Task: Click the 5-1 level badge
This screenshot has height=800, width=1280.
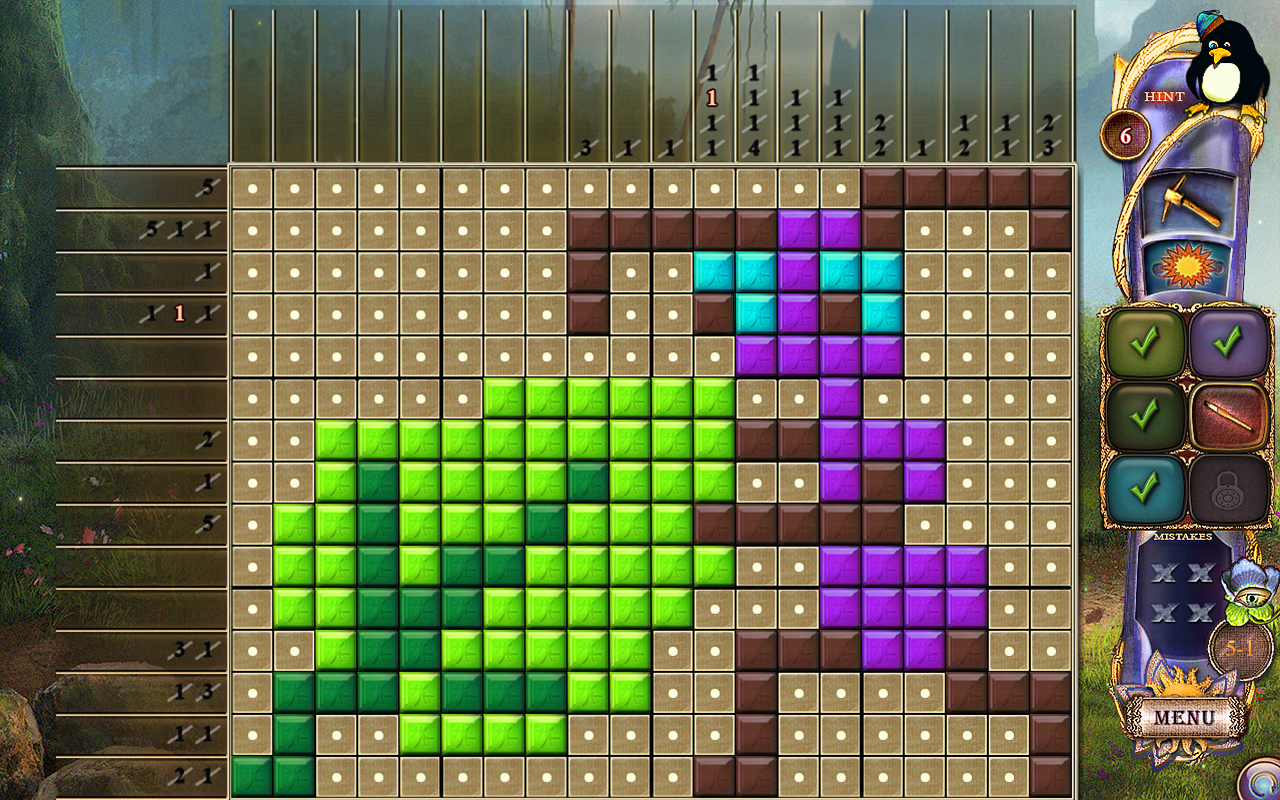Action: pos(1238,650)
